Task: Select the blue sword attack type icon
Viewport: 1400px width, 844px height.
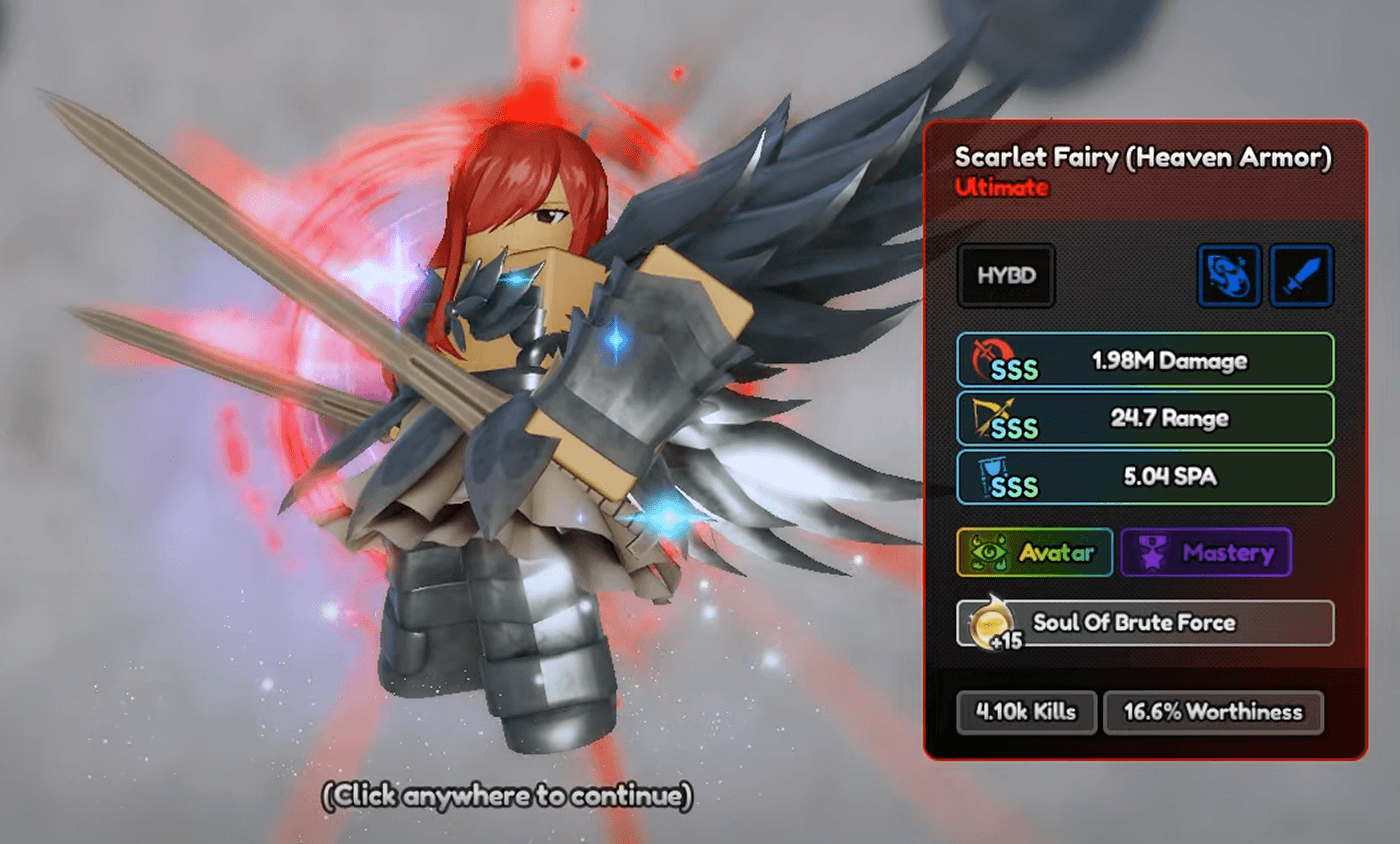Action: pos(1301,277)
